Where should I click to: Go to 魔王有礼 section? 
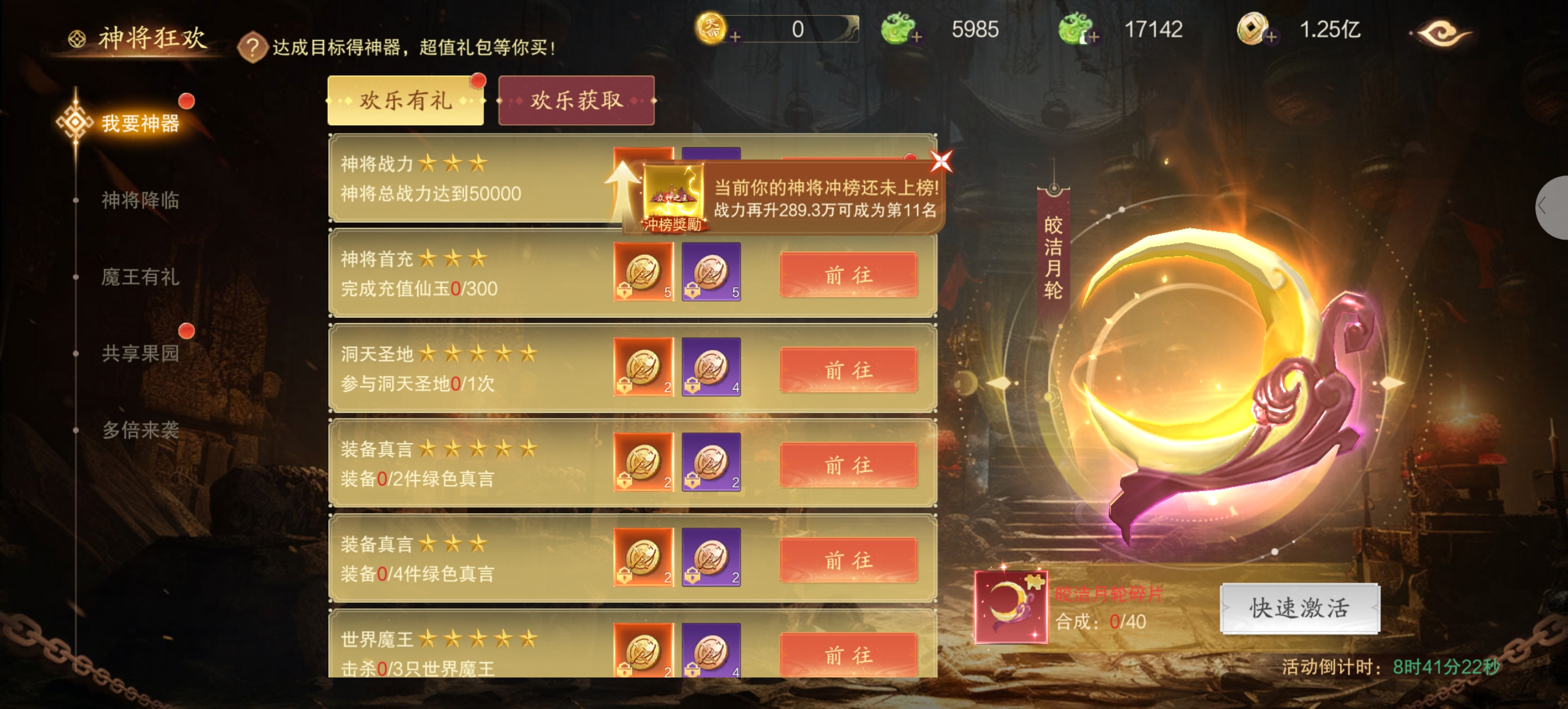(x=140, y=277)
